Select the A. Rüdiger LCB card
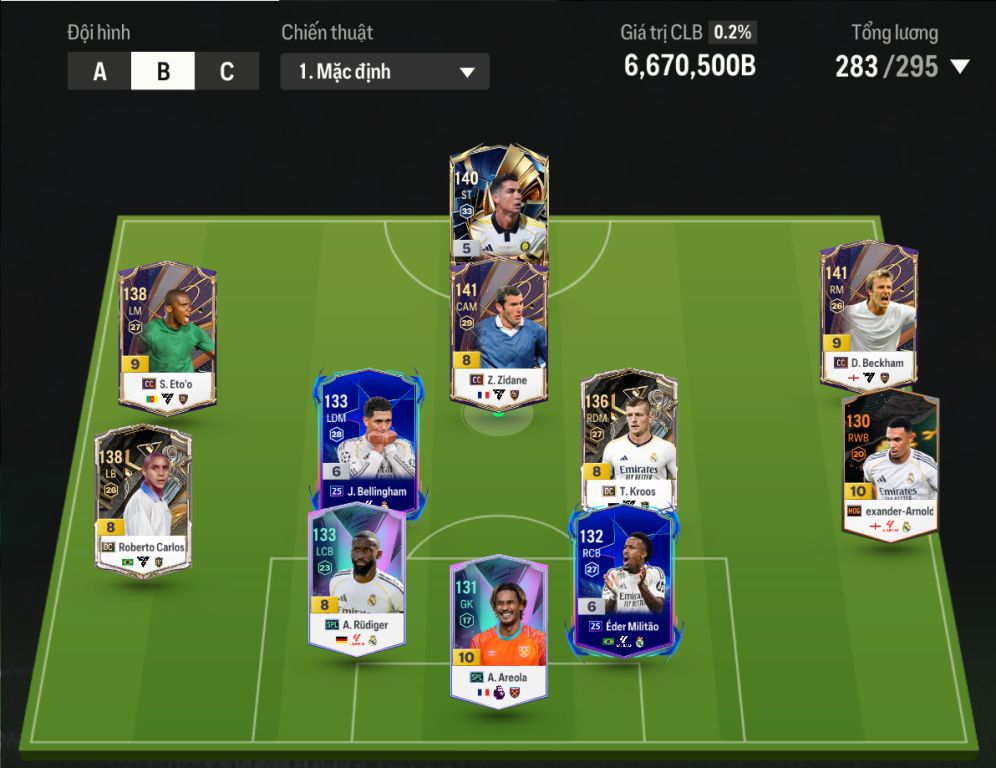996x768 pixels. point(356,578)
